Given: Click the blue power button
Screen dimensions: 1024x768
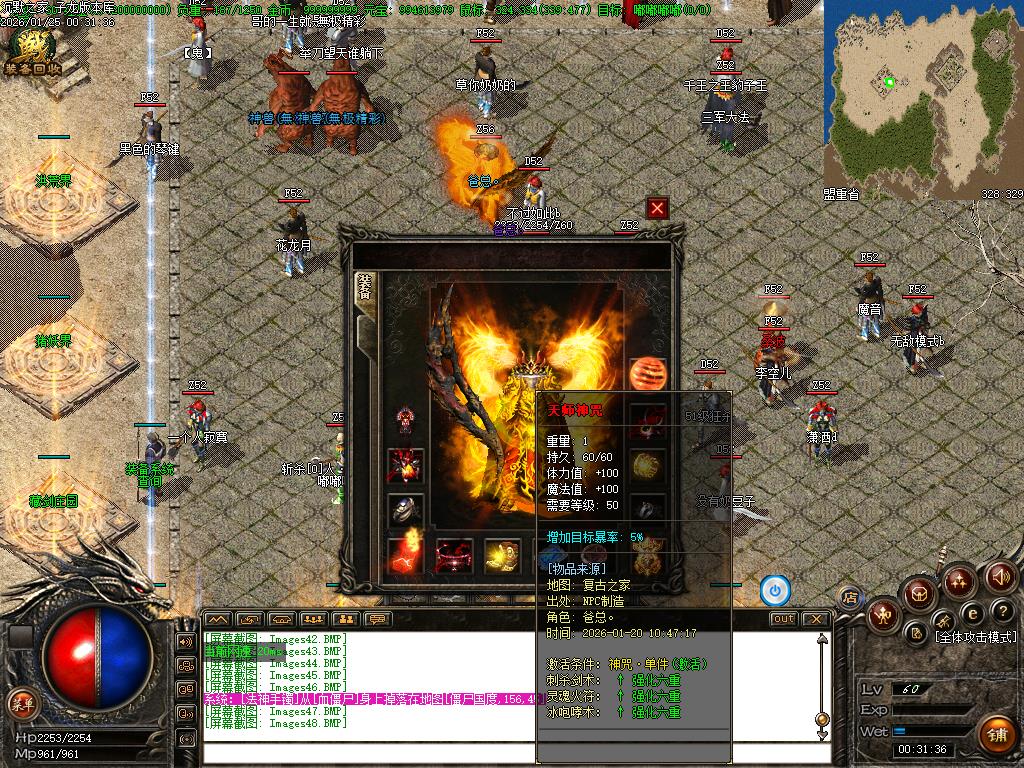Looking at the screenshot, I should [x=774, y=591].
